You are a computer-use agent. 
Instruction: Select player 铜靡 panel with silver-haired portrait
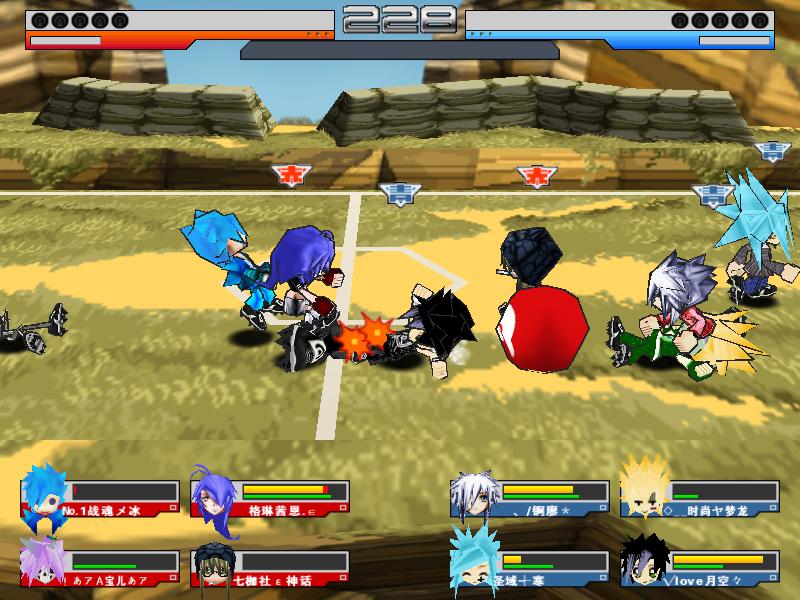click(530, 498)
